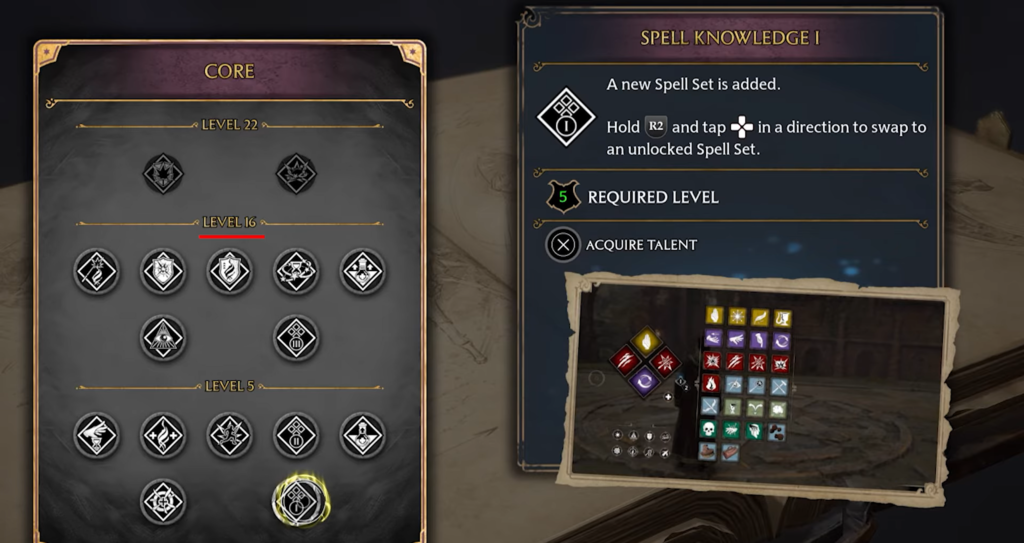This screenshot has width=1024, height=543.
Task: Select the left locked Level 22 talent
Action: [x=162, y=173]
